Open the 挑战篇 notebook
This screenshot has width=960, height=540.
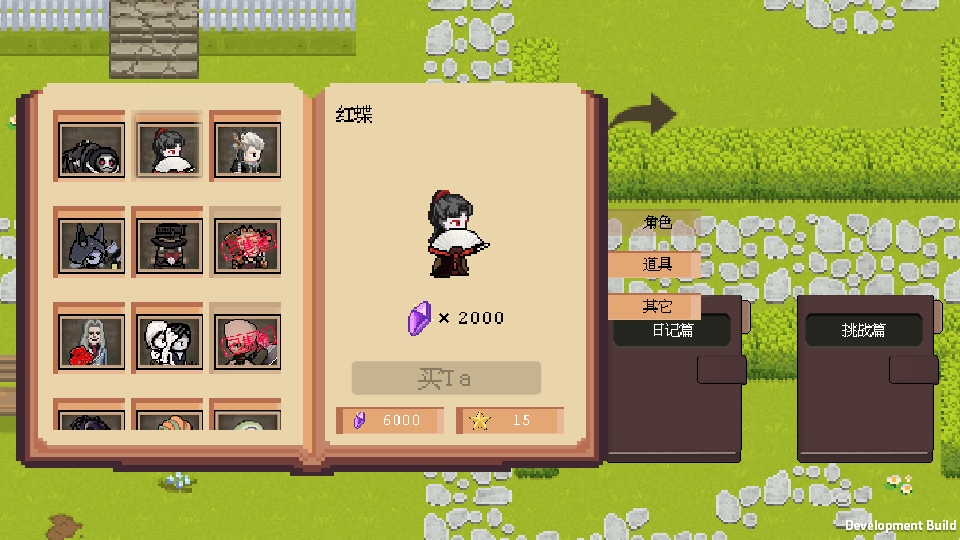[x=863, y=330]
